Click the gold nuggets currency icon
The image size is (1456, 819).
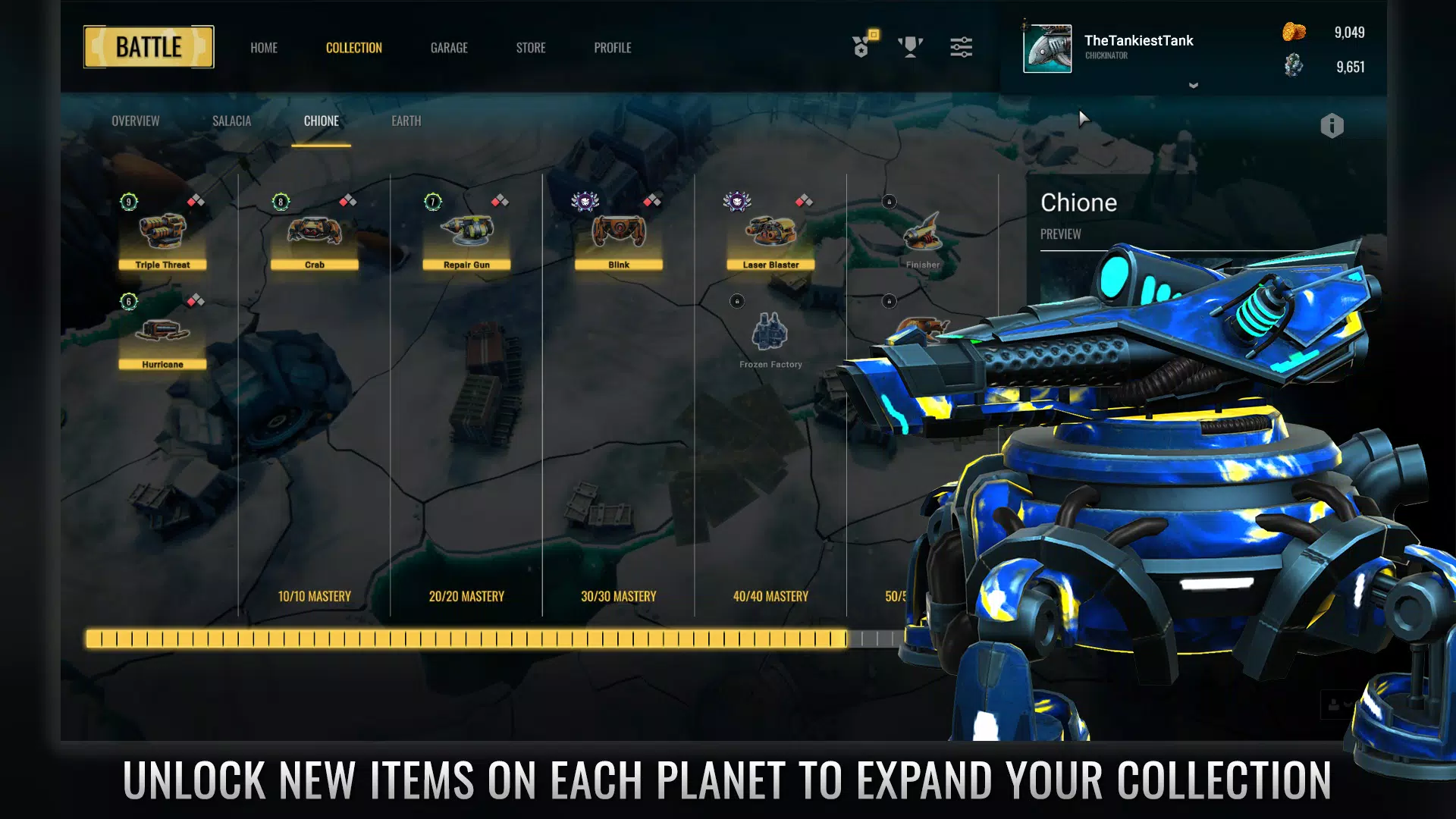(1294, 33)
